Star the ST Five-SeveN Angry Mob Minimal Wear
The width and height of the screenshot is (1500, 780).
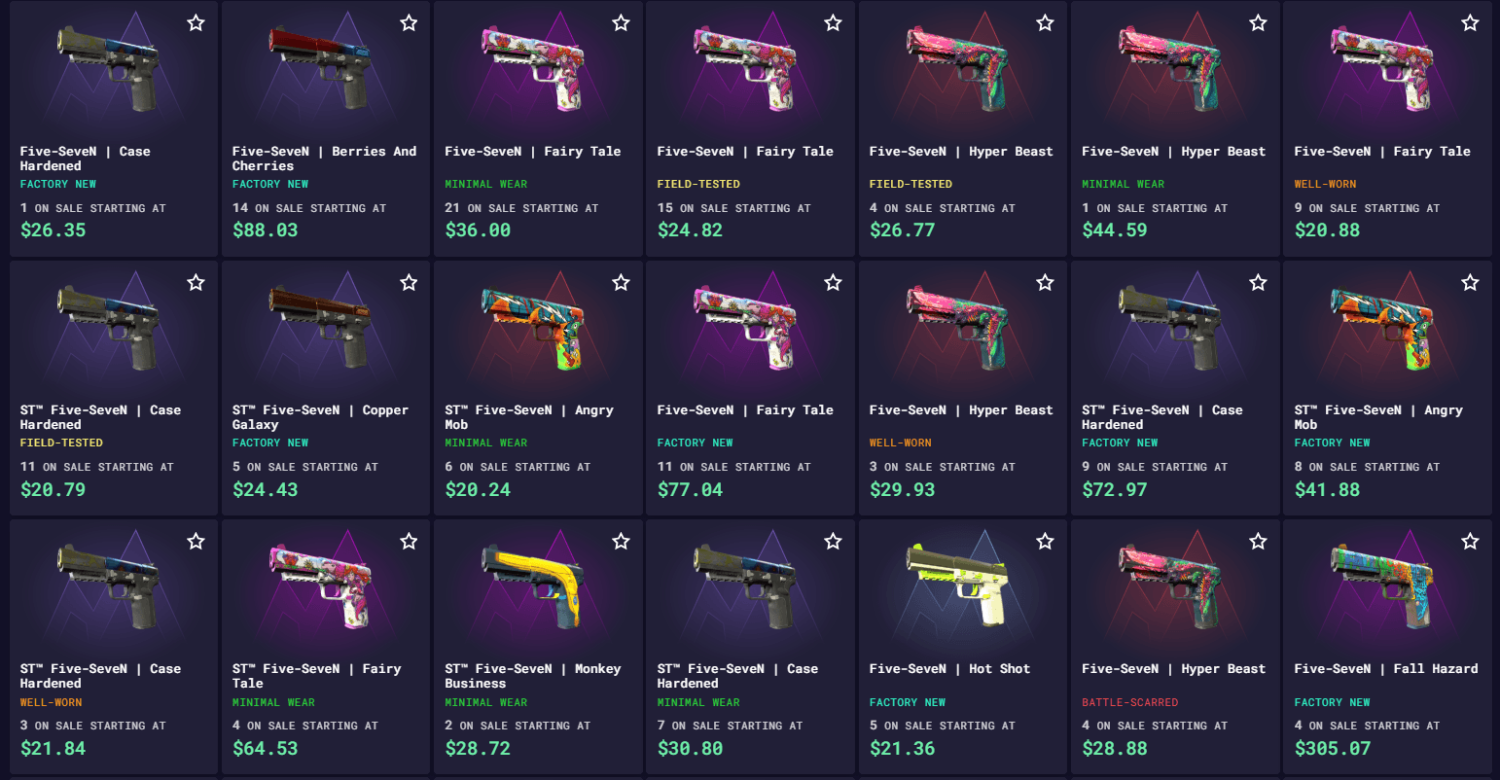click(x=620, y=282)
